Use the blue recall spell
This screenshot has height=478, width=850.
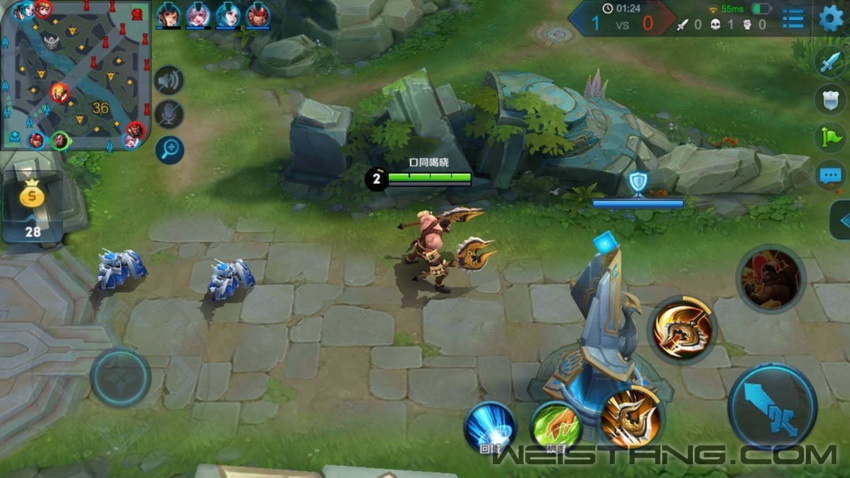pos(490,427)
